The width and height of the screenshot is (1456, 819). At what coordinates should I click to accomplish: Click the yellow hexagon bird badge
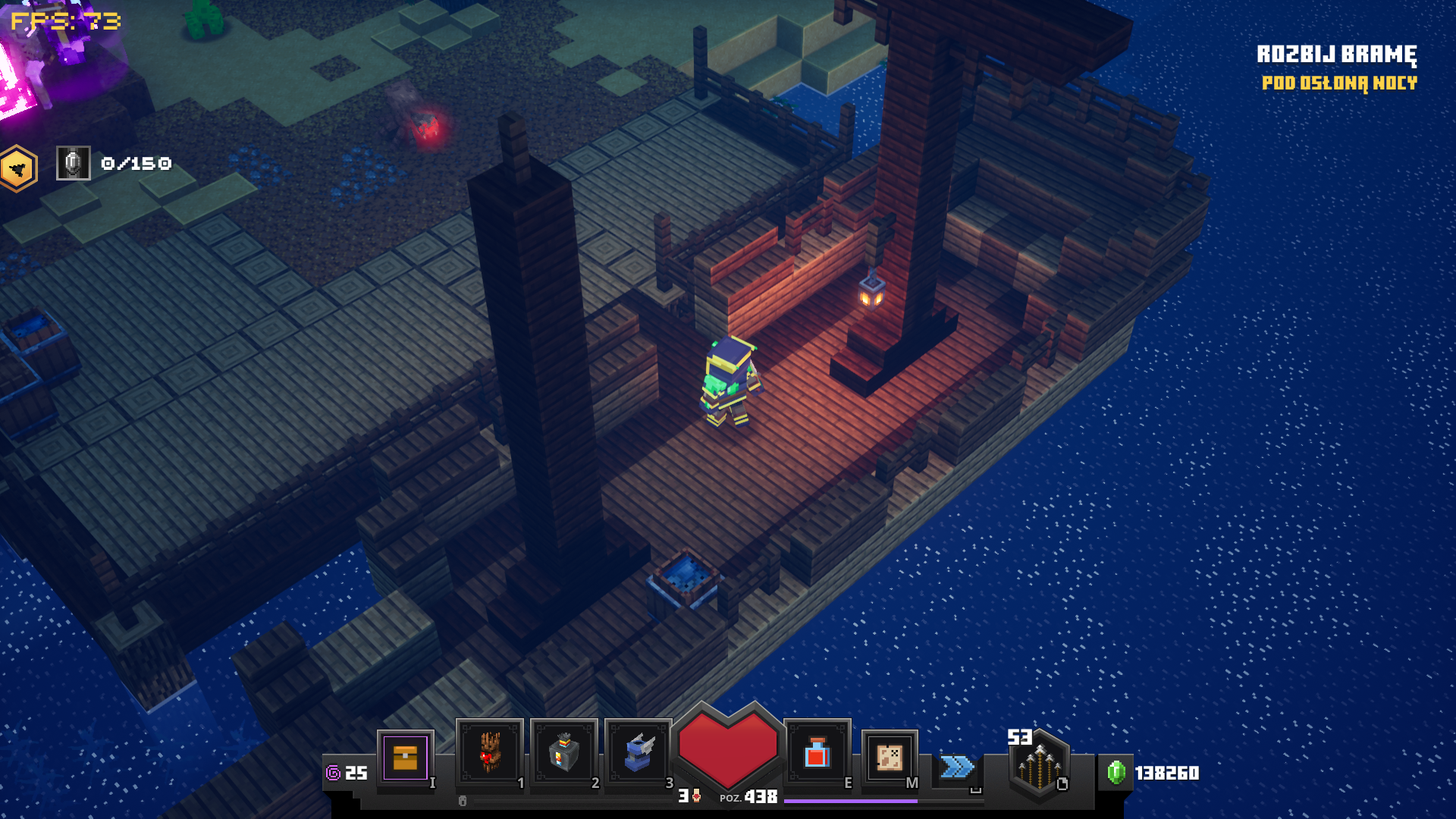[17, 168]
